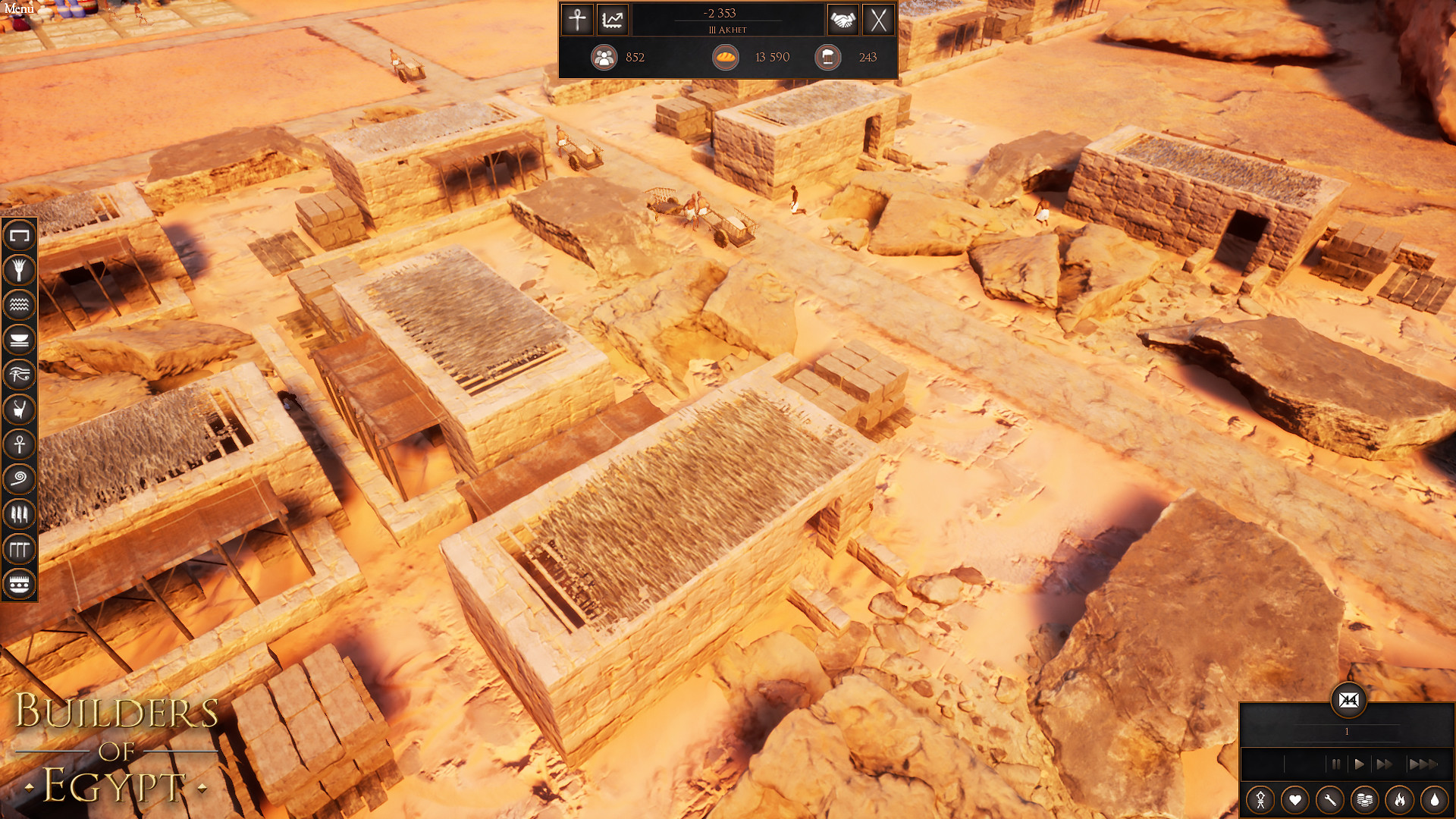Viewport: 1456px width, 819px height.
Task: Click the bowl icon in the left toolbar
Action: coord(19,340)
